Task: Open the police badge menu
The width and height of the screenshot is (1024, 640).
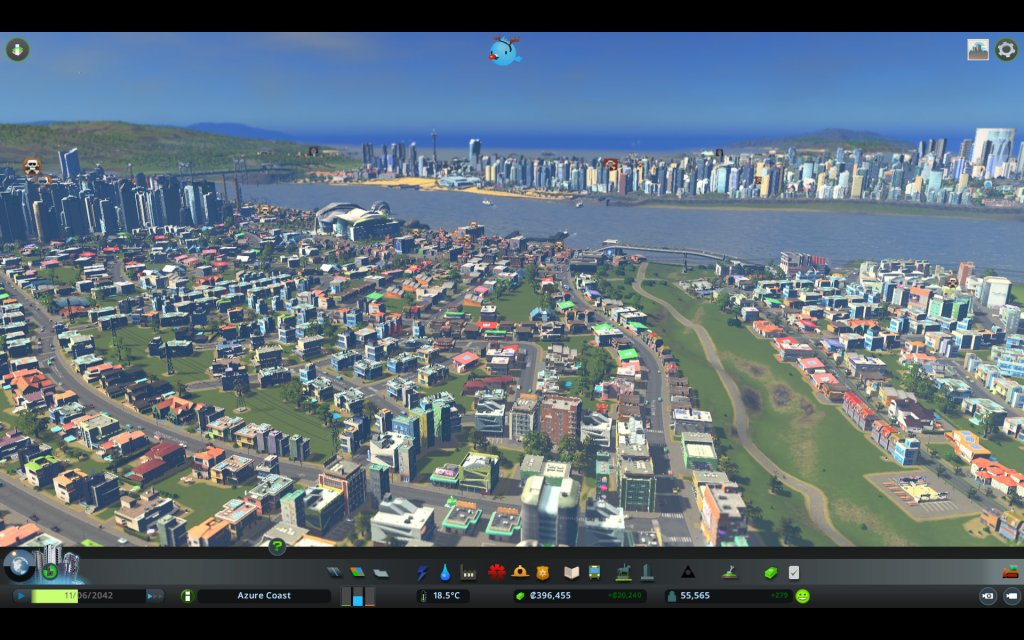Action: (543, 573)
